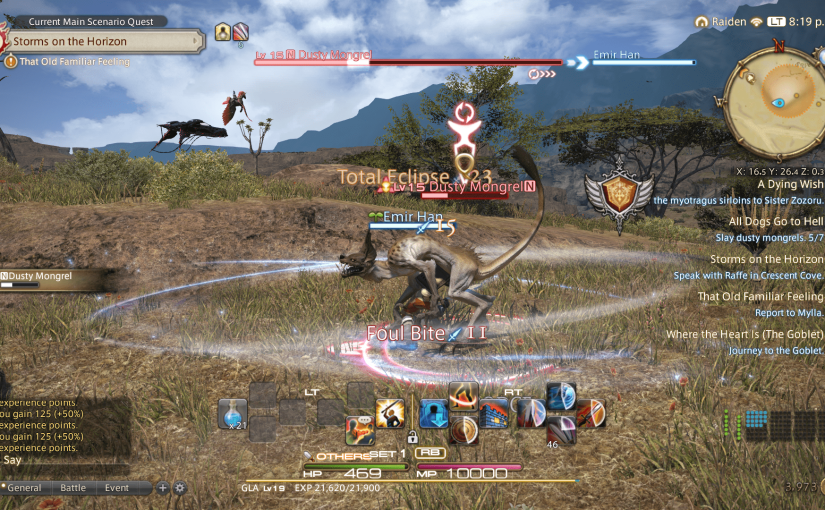825x510 pixels.
Task: Select A Dying Wish in quest tracker
Action: tap(789, 184)
